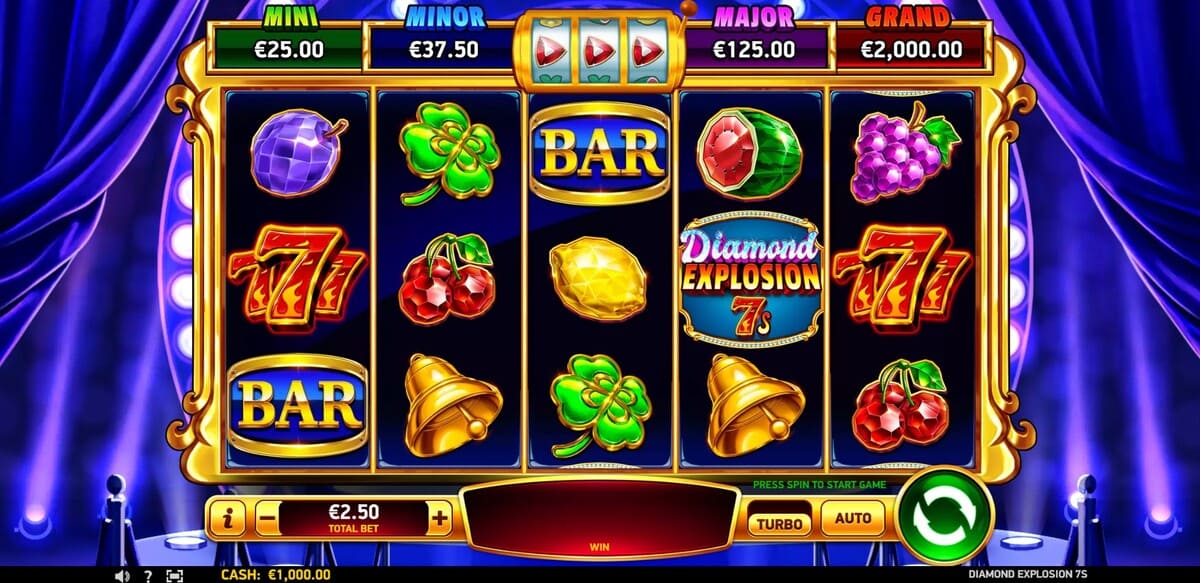Screen dimensions: 1200x583
Task: Toggle fullscreen mode icon
Action: [175, 576]
